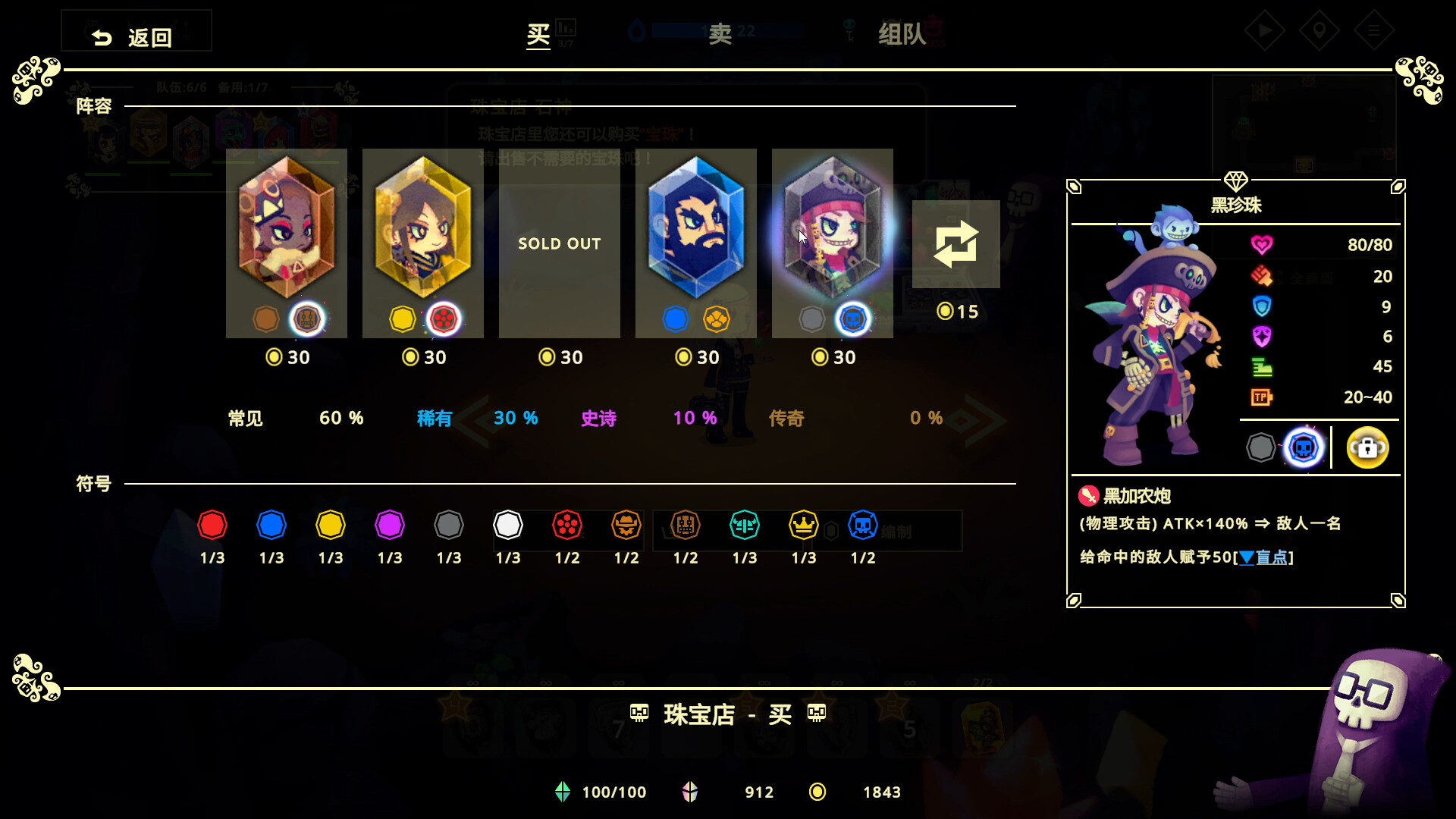Select the blue gem symbol in the symbol row
This screenshot has width=1456, height=819.
[x=271, y=524]
